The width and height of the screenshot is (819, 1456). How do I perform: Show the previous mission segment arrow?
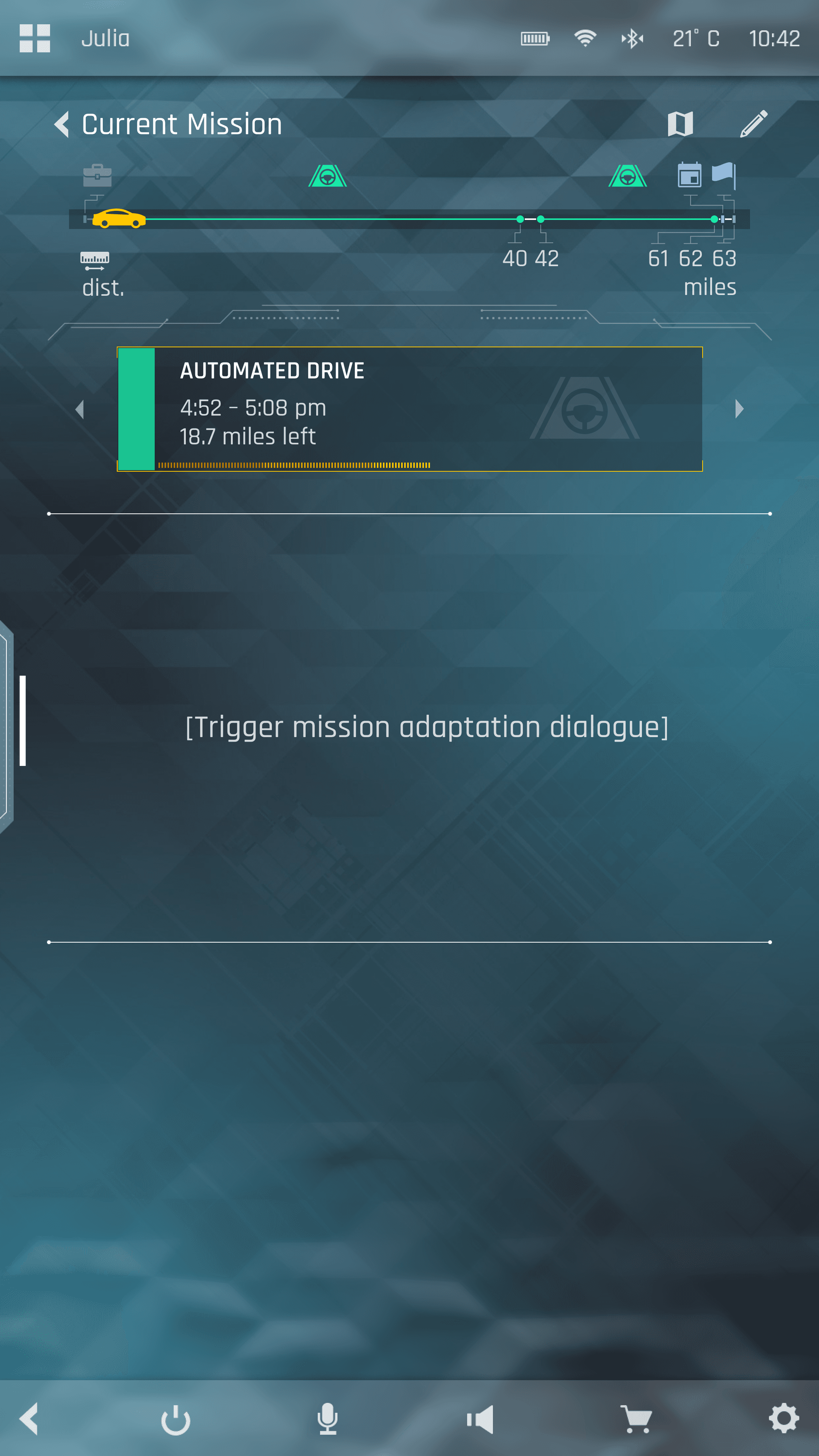[80, 409]
